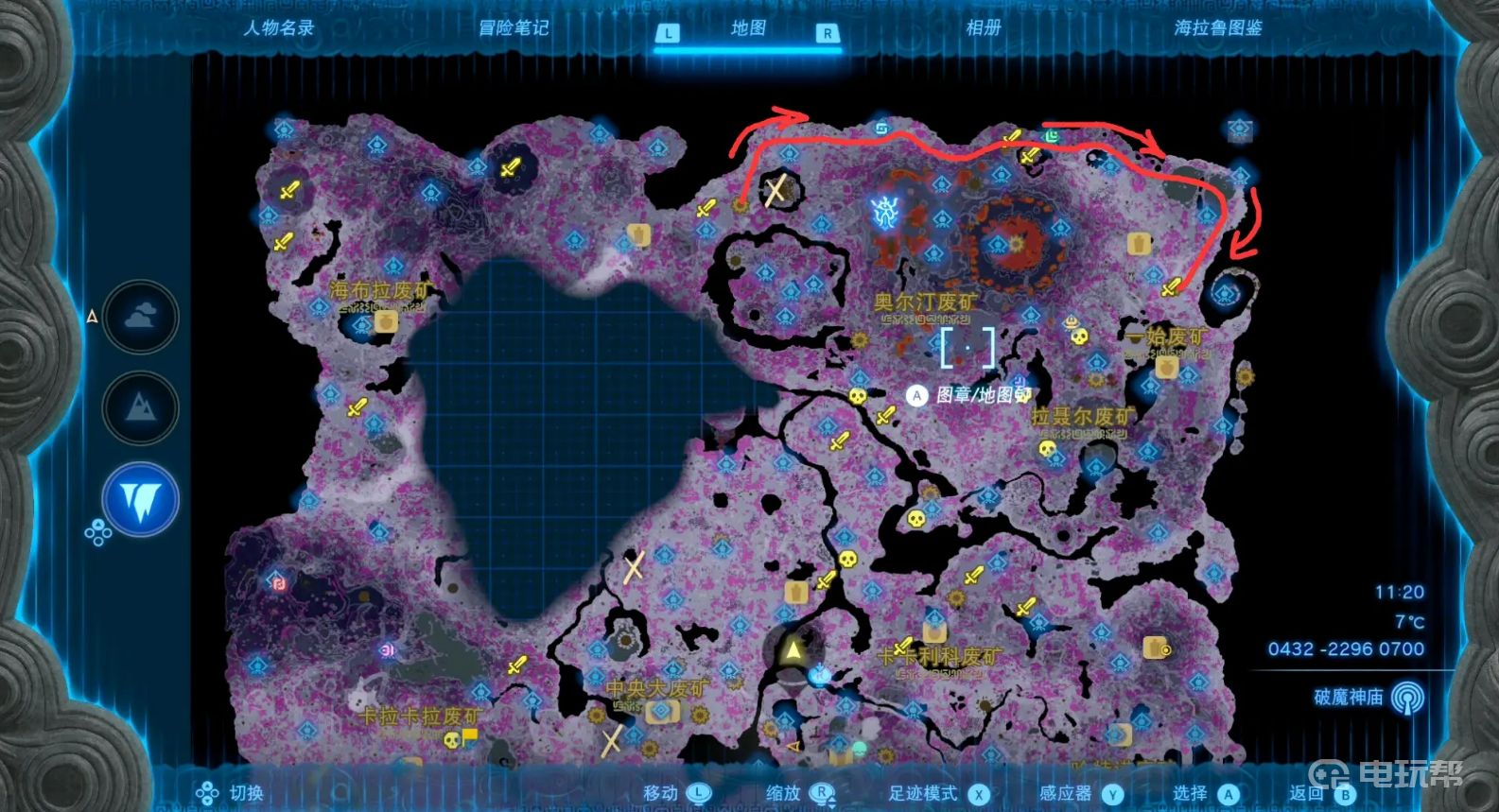Click the 破魔神庙 sensor icon

[1408, 698]
